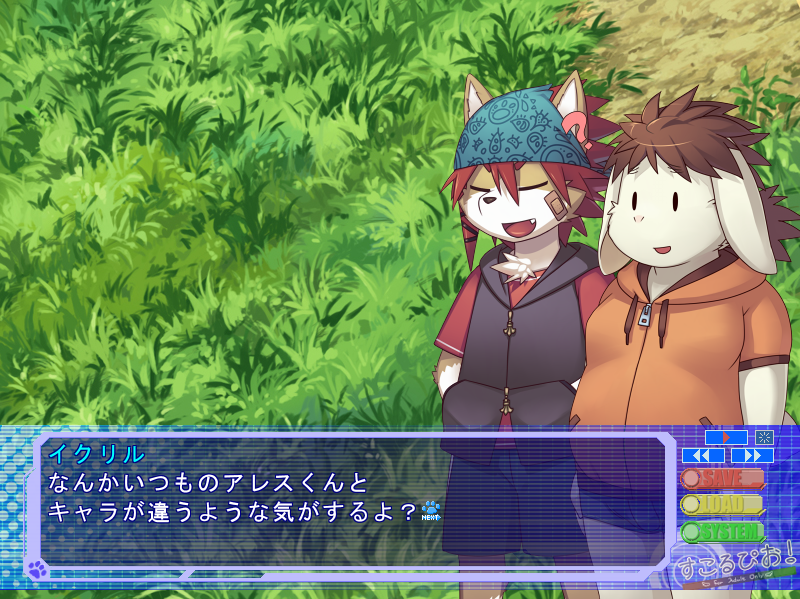This screenshot has height=599, width=800.
Task: Rewind with the double left arrow button
Action: coord(703,456)
